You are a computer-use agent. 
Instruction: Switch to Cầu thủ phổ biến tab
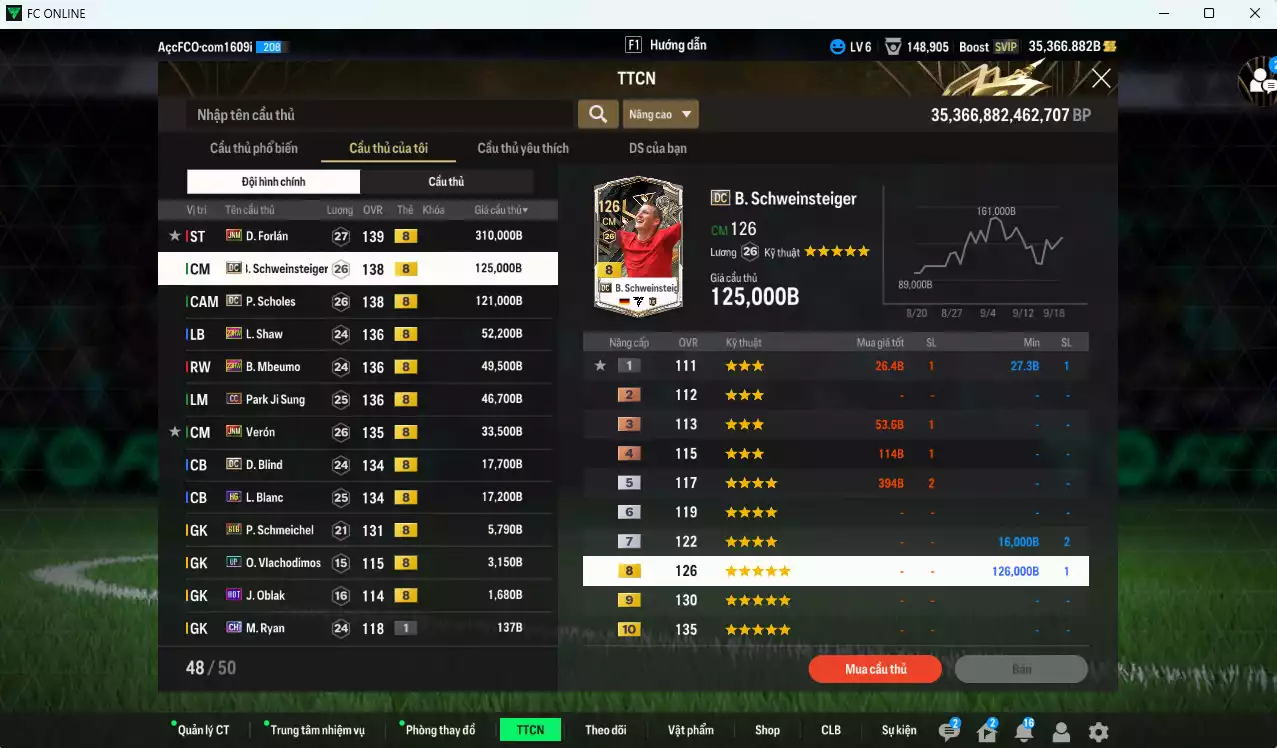point(254,148)
